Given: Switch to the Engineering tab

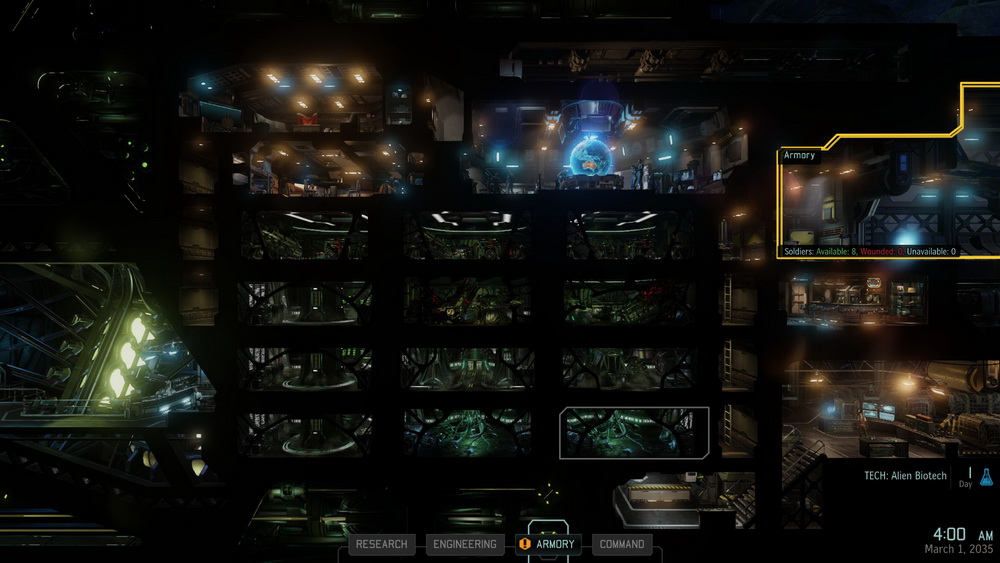Looking at the screenshot, I should (464, 544).
